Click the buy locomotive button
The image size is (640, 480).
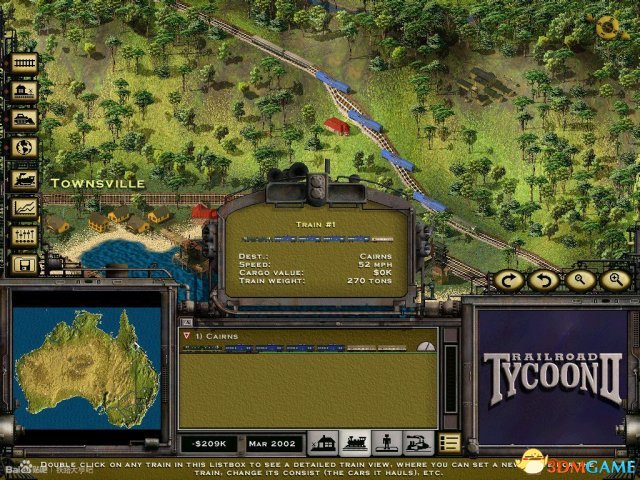[x=23, y=178]
